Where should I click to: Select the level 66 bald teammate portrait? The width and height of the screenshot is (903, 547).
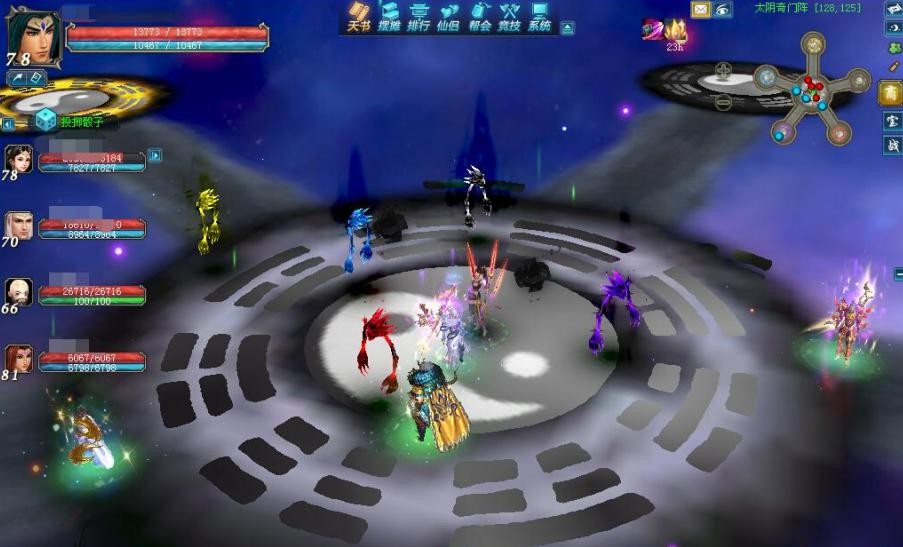coord(19,291)
